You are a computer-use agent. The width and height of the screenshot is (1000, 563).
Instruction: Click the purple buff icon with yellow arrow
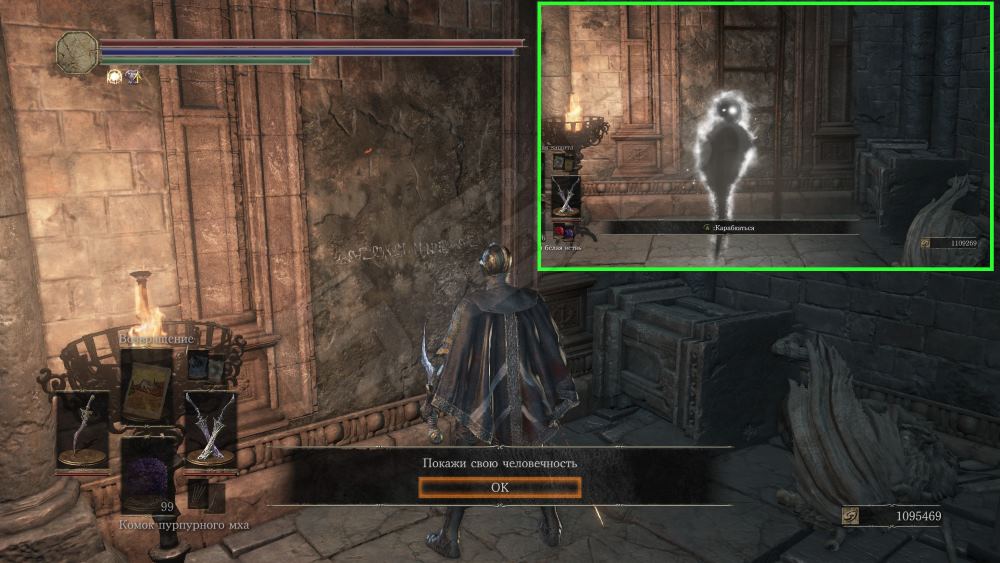132,76
